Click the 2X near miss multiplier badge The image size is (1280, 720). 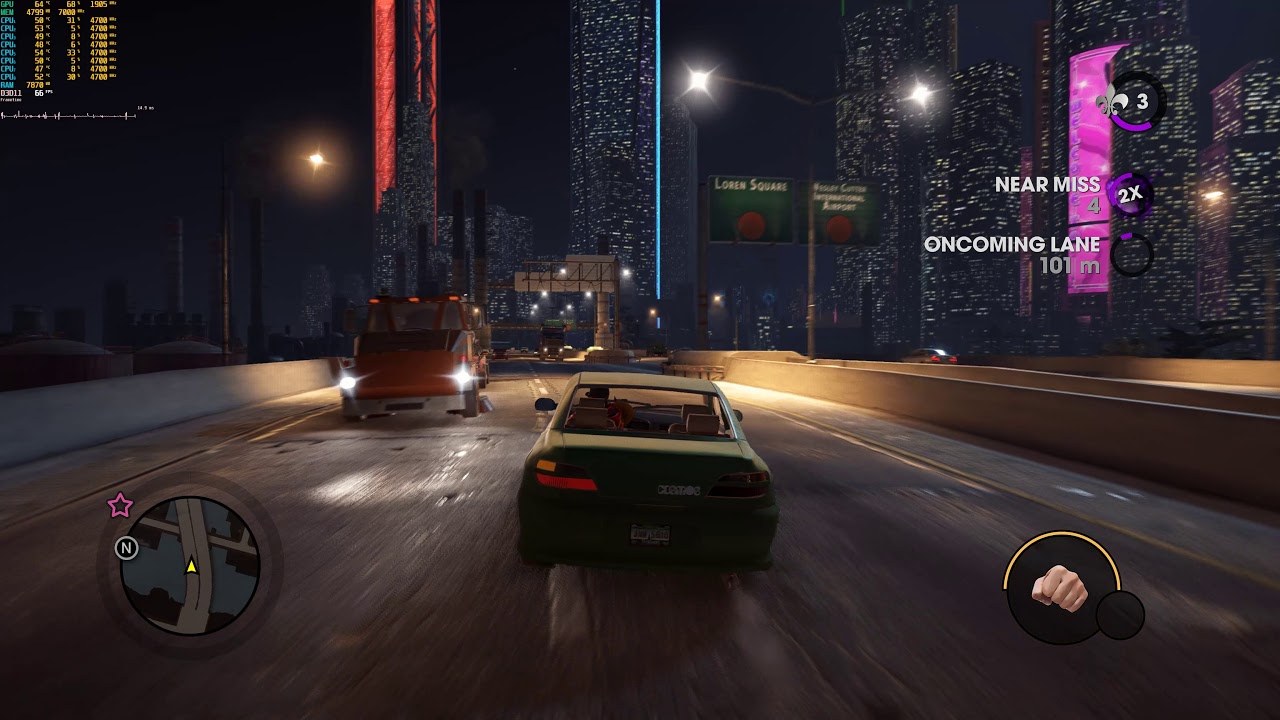click(1130, 194)
